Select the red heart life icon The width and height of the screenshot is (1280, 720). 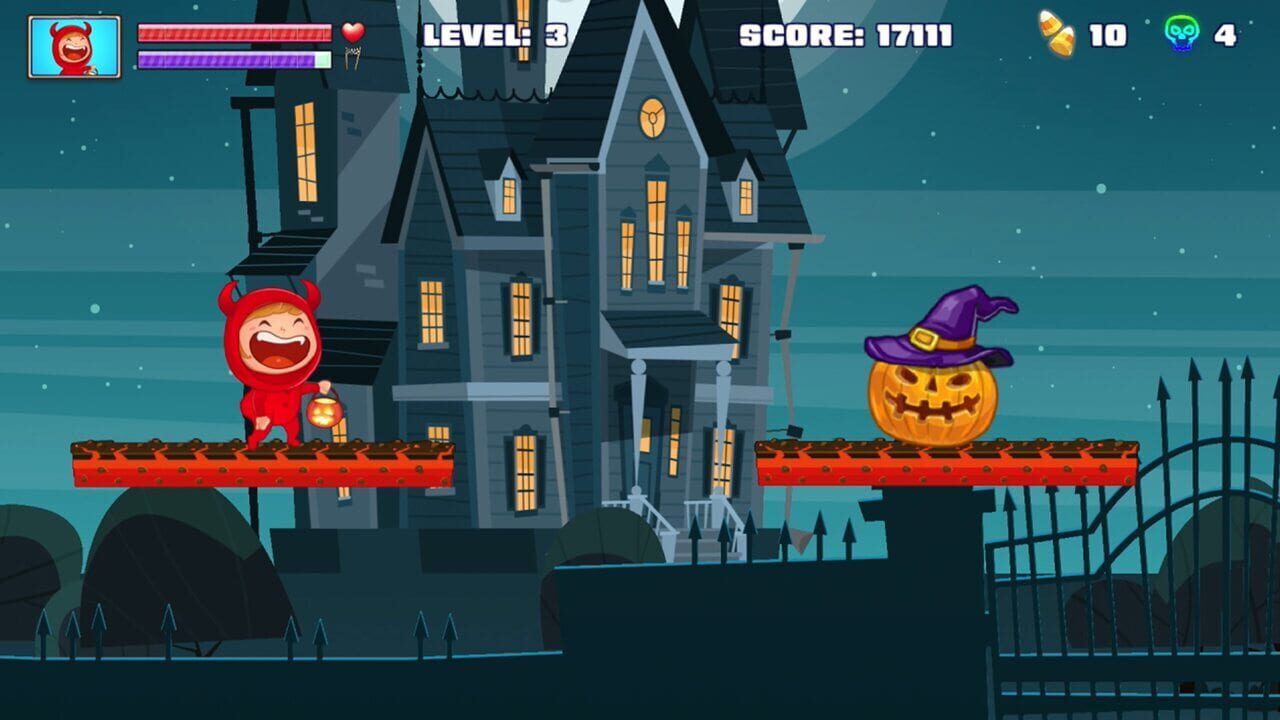click(352, 33)
